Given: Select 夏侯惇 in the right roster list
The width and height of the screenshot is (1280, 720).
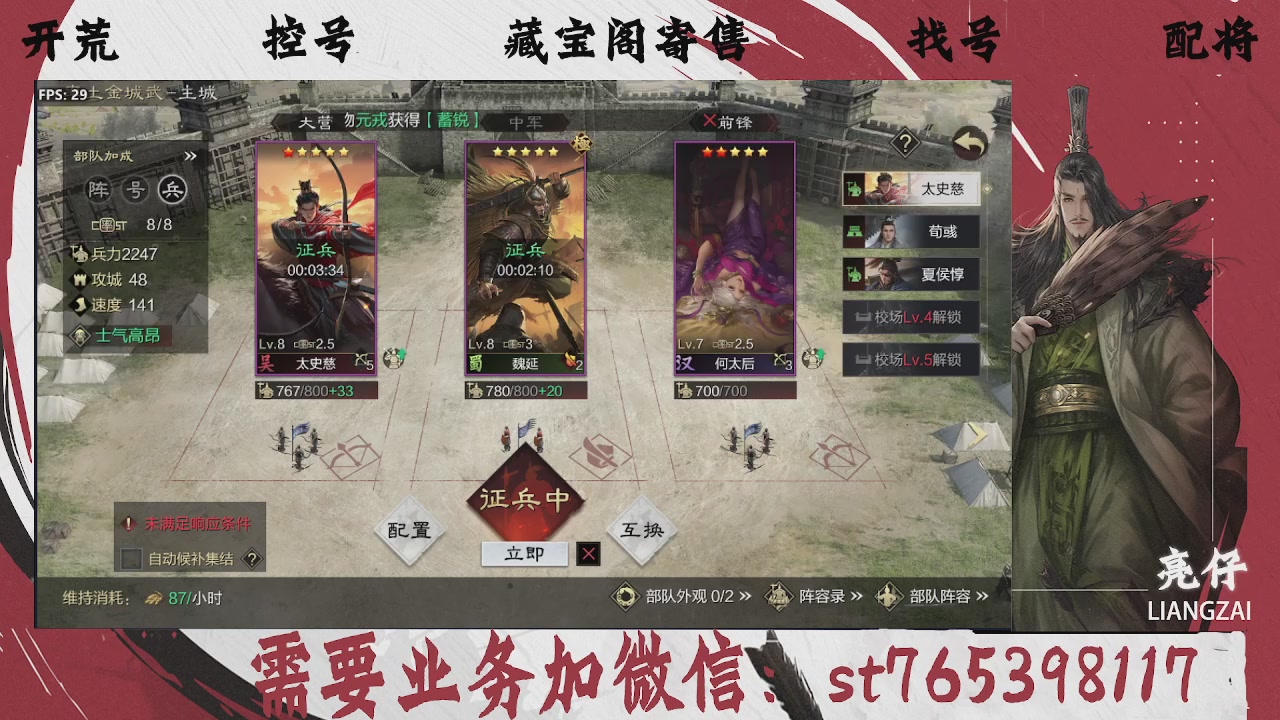Looking at the screenshot, I should coord(910,273).
